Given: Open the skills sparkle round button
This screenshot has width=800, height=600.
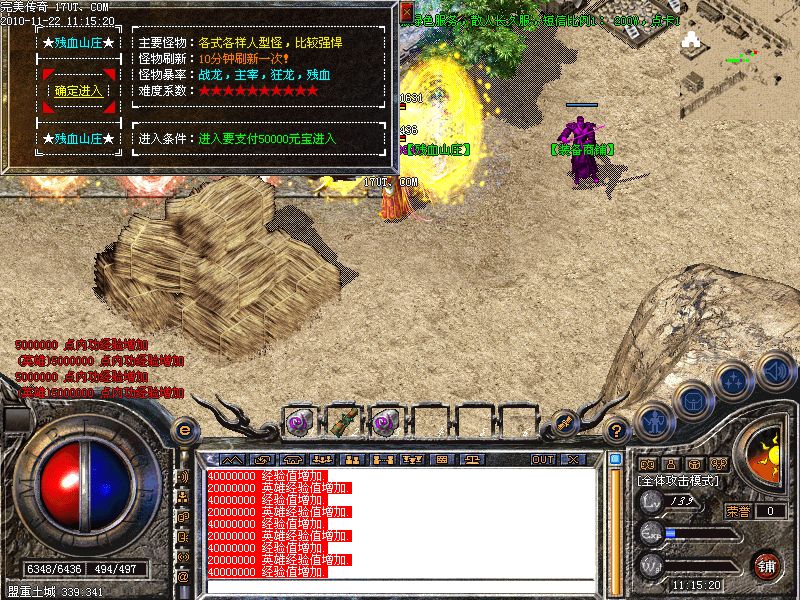Looking at the screenshot, I should 734,381.
